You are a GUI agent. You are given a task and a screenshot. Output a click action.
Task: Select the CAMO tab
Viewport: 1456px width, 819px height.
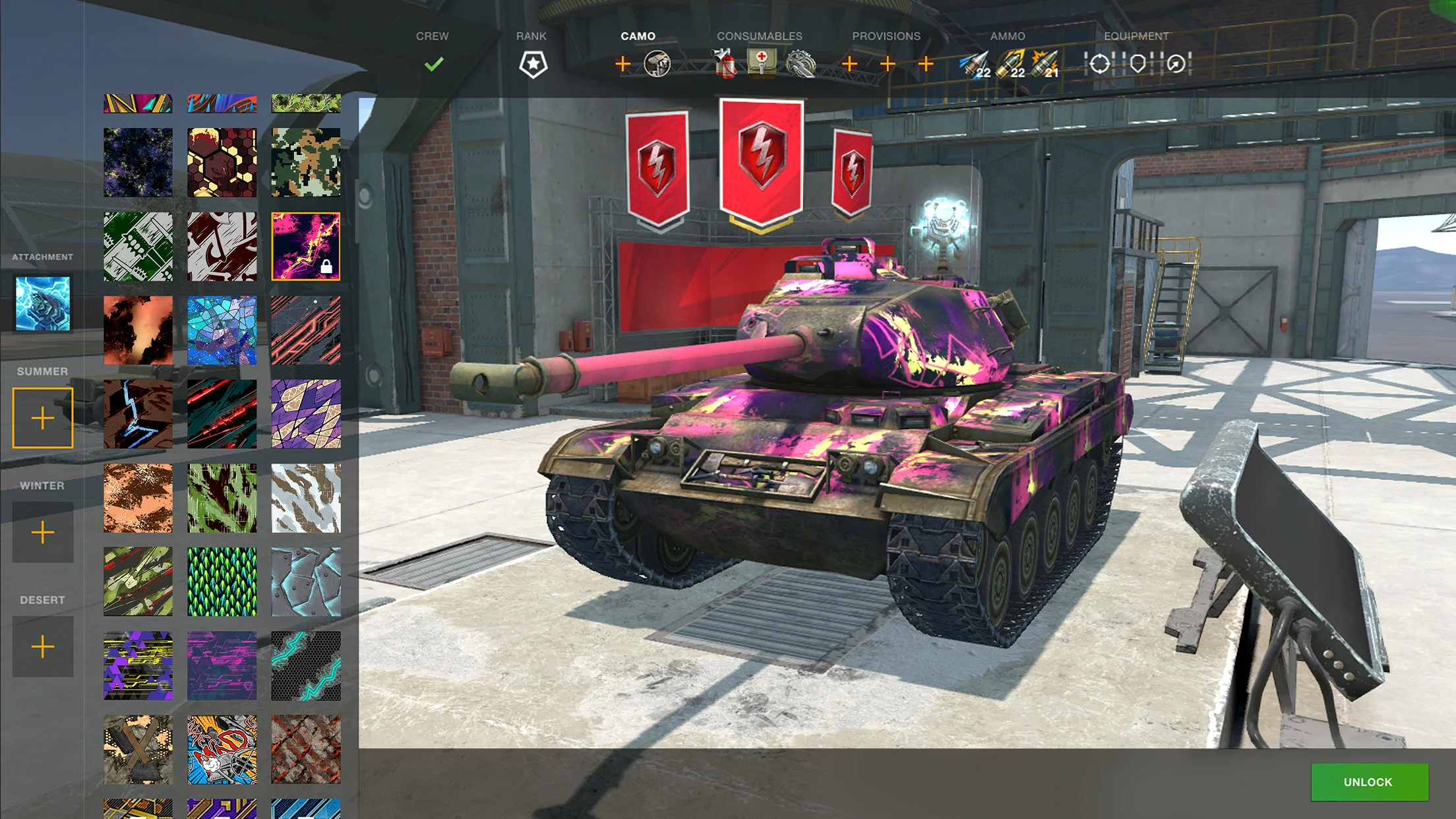pos(638,36)
